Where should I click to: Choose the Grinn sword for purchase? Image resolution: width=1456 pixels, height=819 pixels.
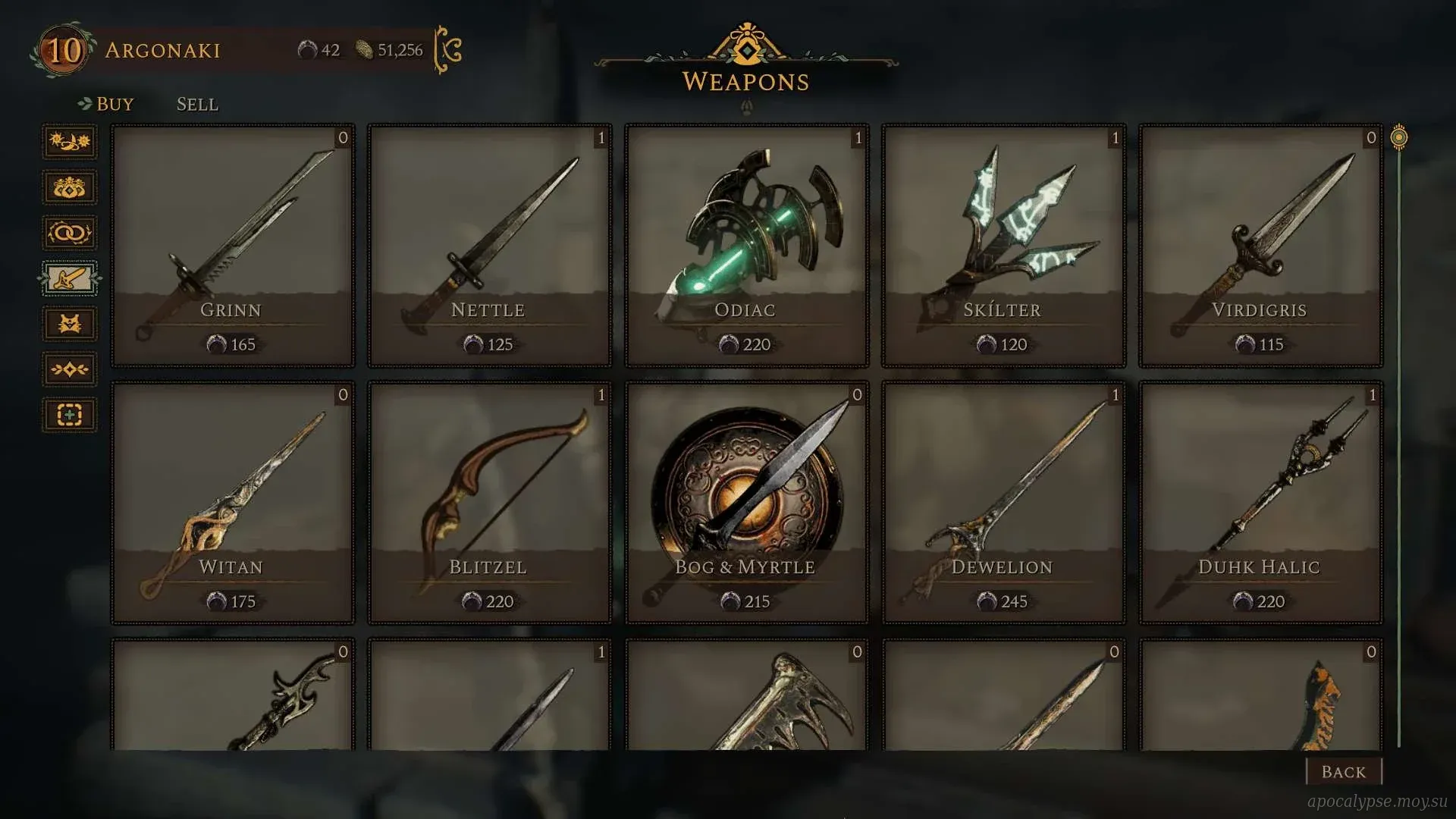pyautogui.click(x=233, y=246)
